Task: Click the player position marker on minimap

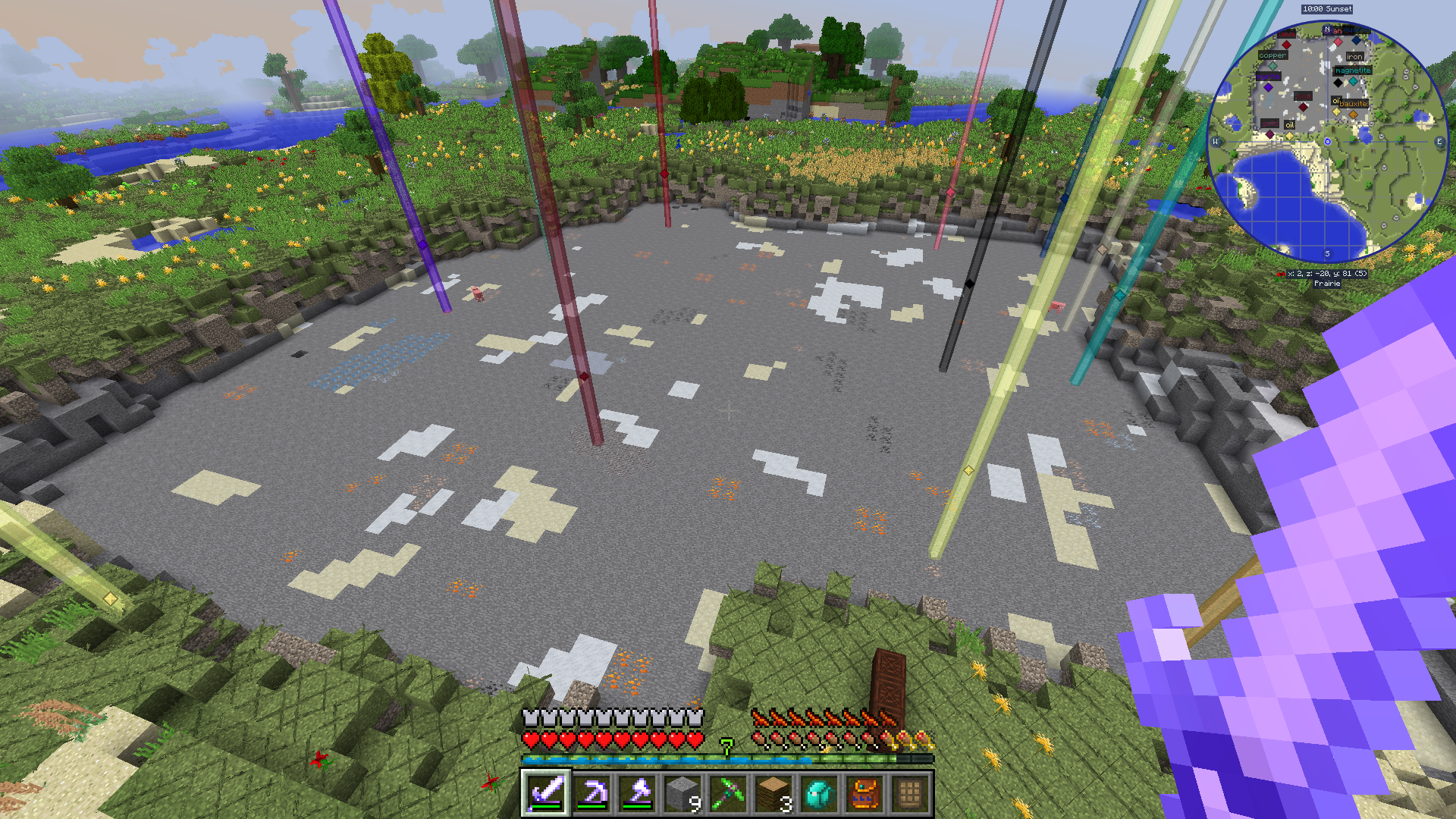Action: point(1327,142)
